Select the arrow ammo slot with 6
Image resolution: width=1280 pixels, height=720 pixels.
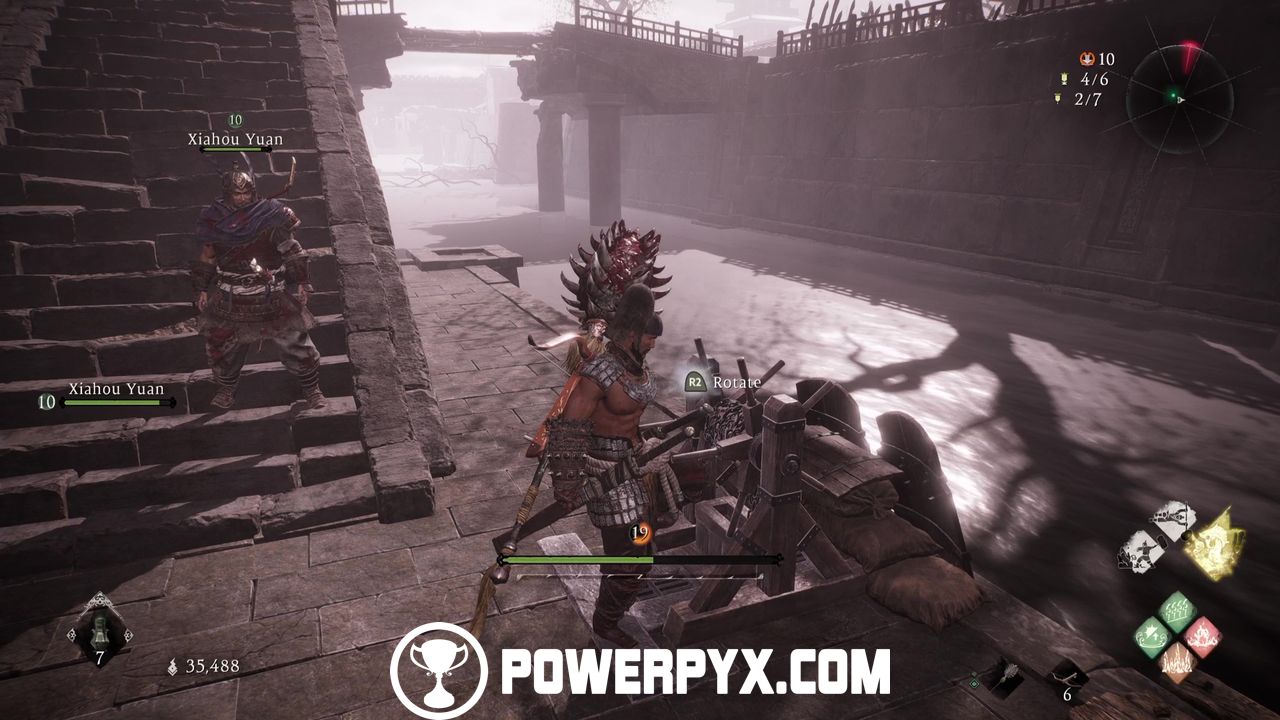click(x=1069, y=681)
